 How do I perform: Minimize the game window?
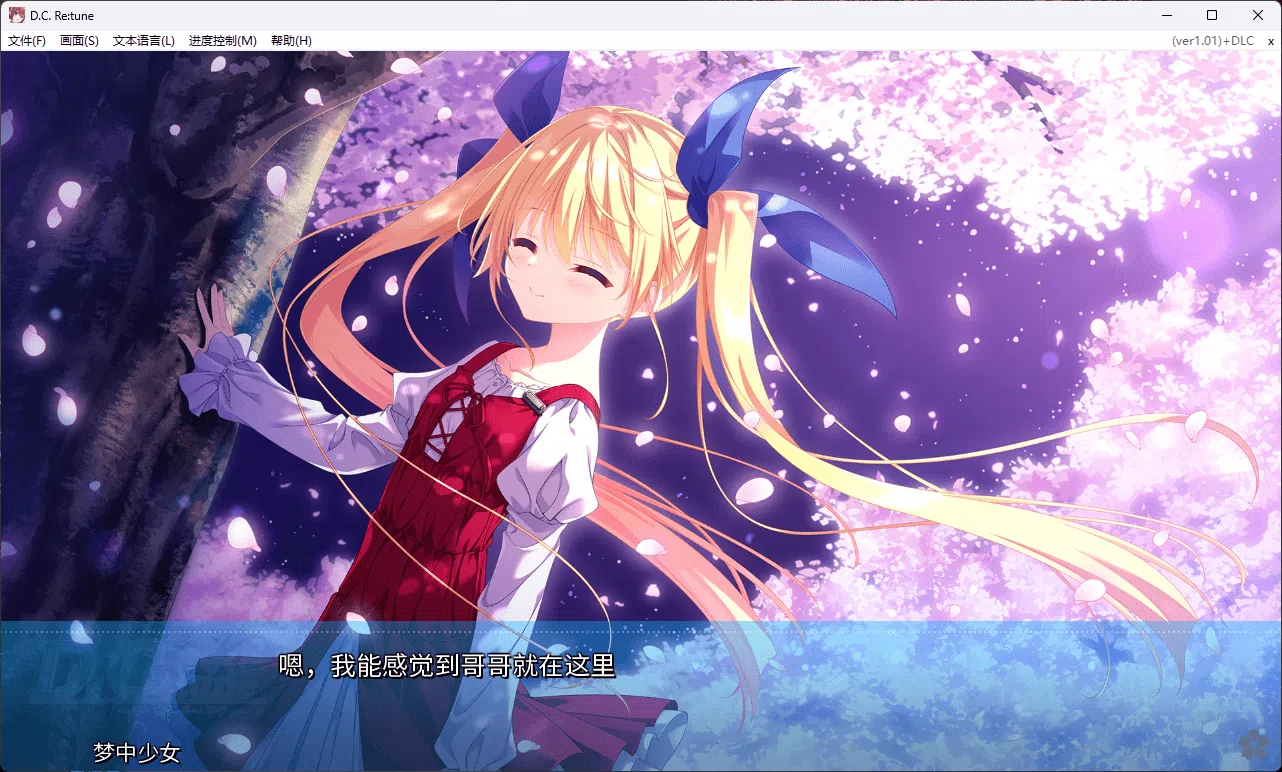pyautogui.click(x=1166, y=14)
